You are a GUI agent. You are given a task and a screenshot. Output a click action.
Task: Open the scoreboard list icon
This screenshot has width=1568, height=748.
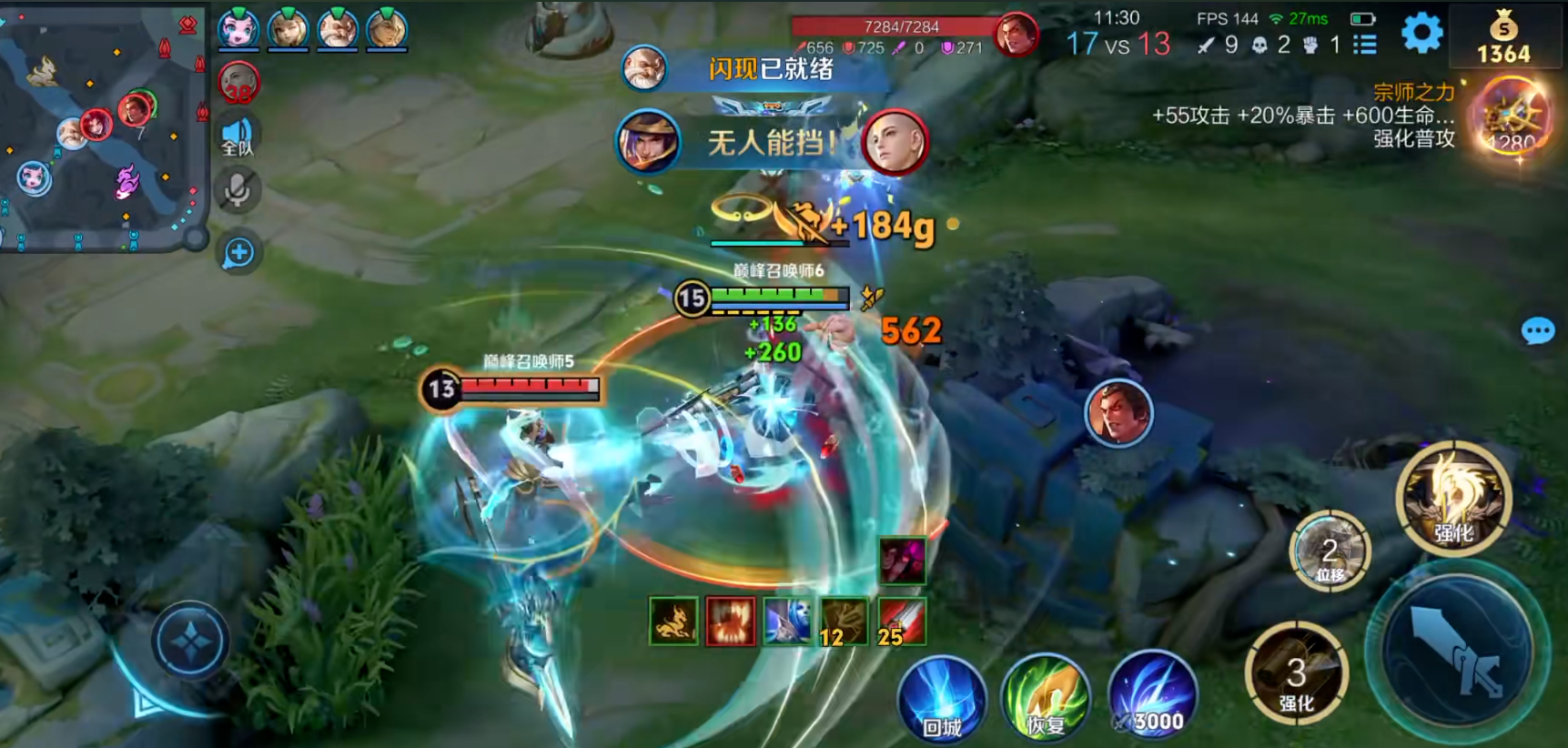pyautogui.click(x=1364, y=45)
